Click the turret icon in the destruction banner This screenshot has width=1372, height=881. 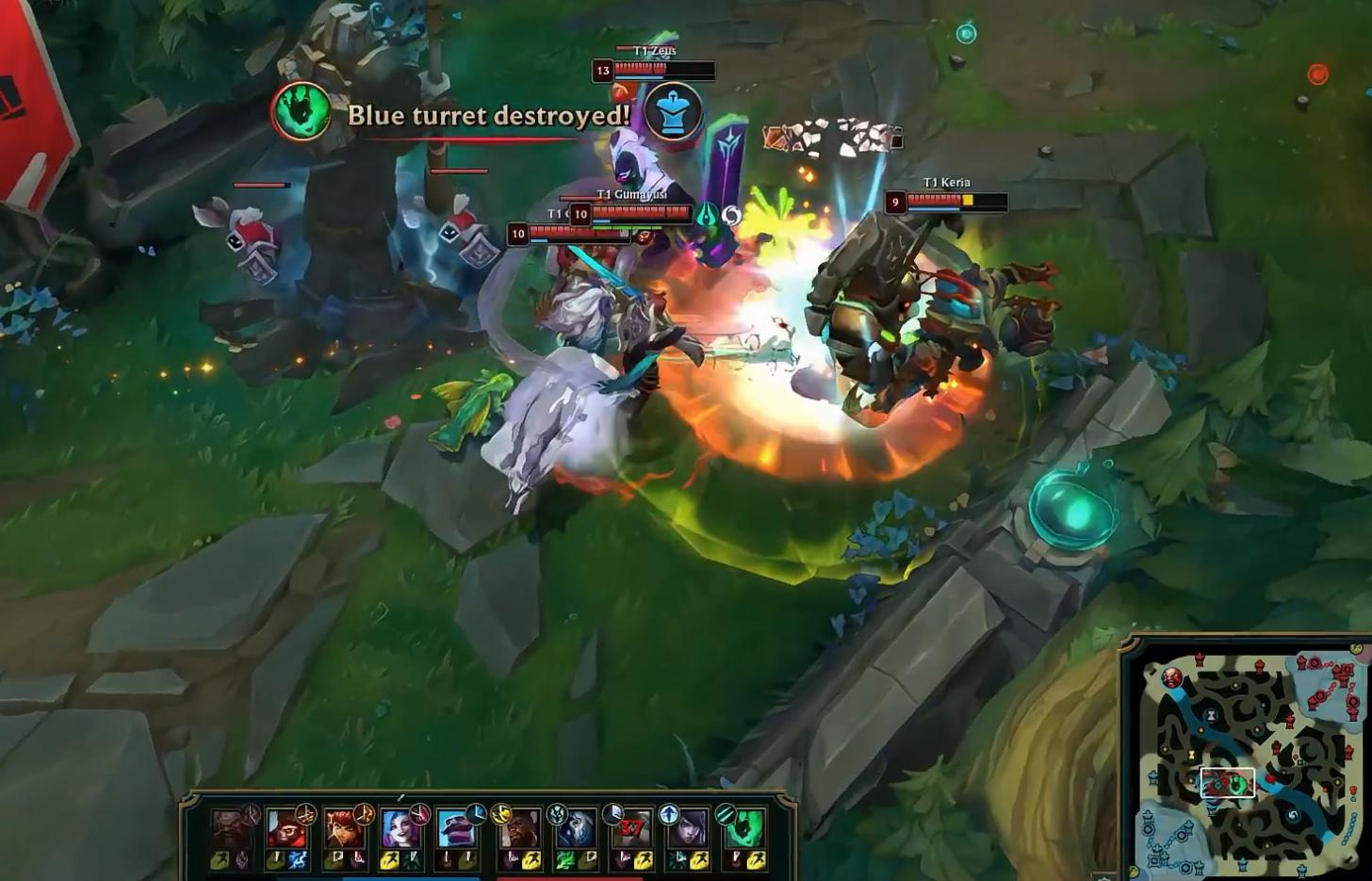tap(674, 113)
